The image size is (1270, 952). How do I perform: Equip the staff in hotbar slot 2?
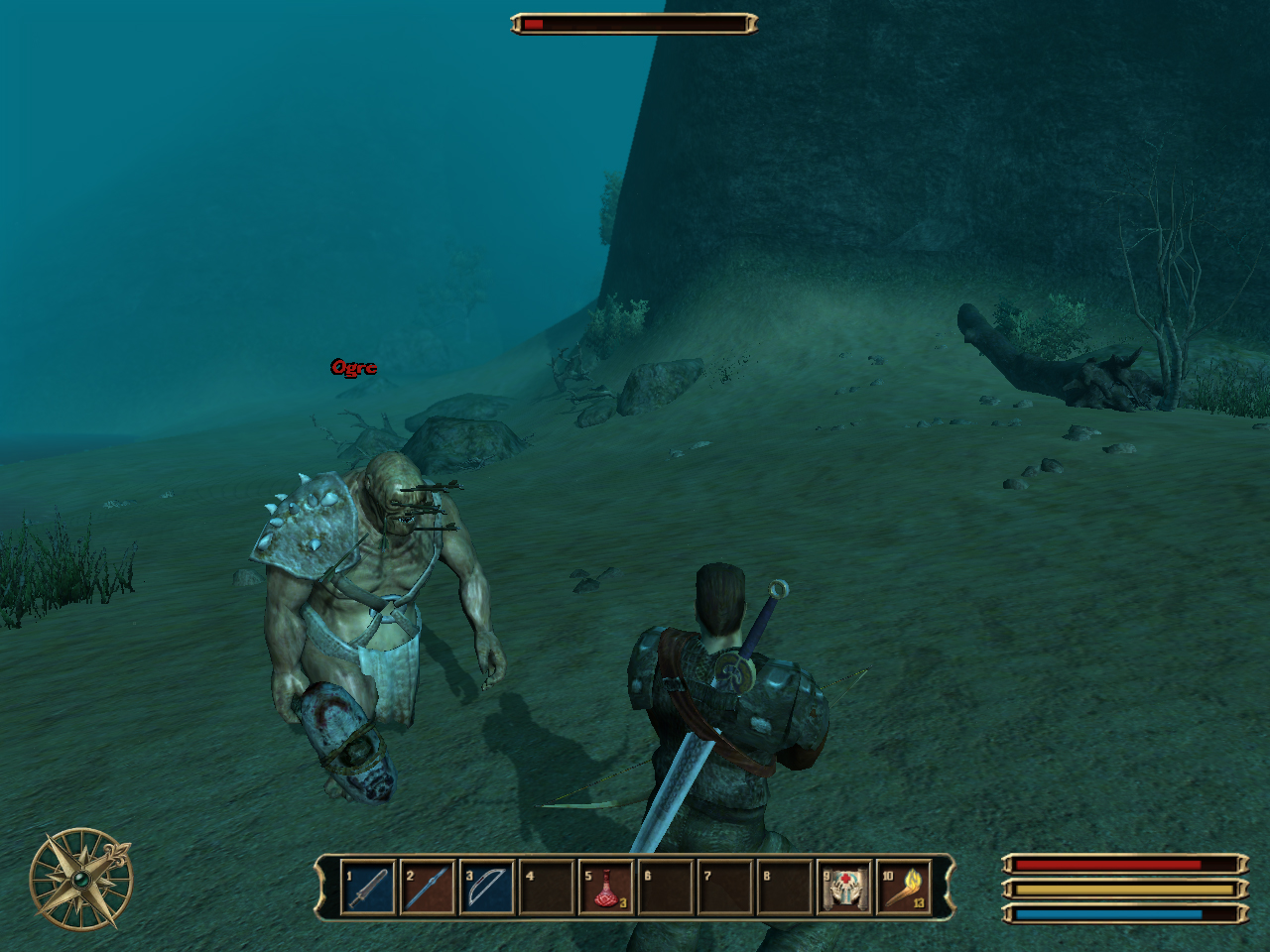(x=427, y=888)
